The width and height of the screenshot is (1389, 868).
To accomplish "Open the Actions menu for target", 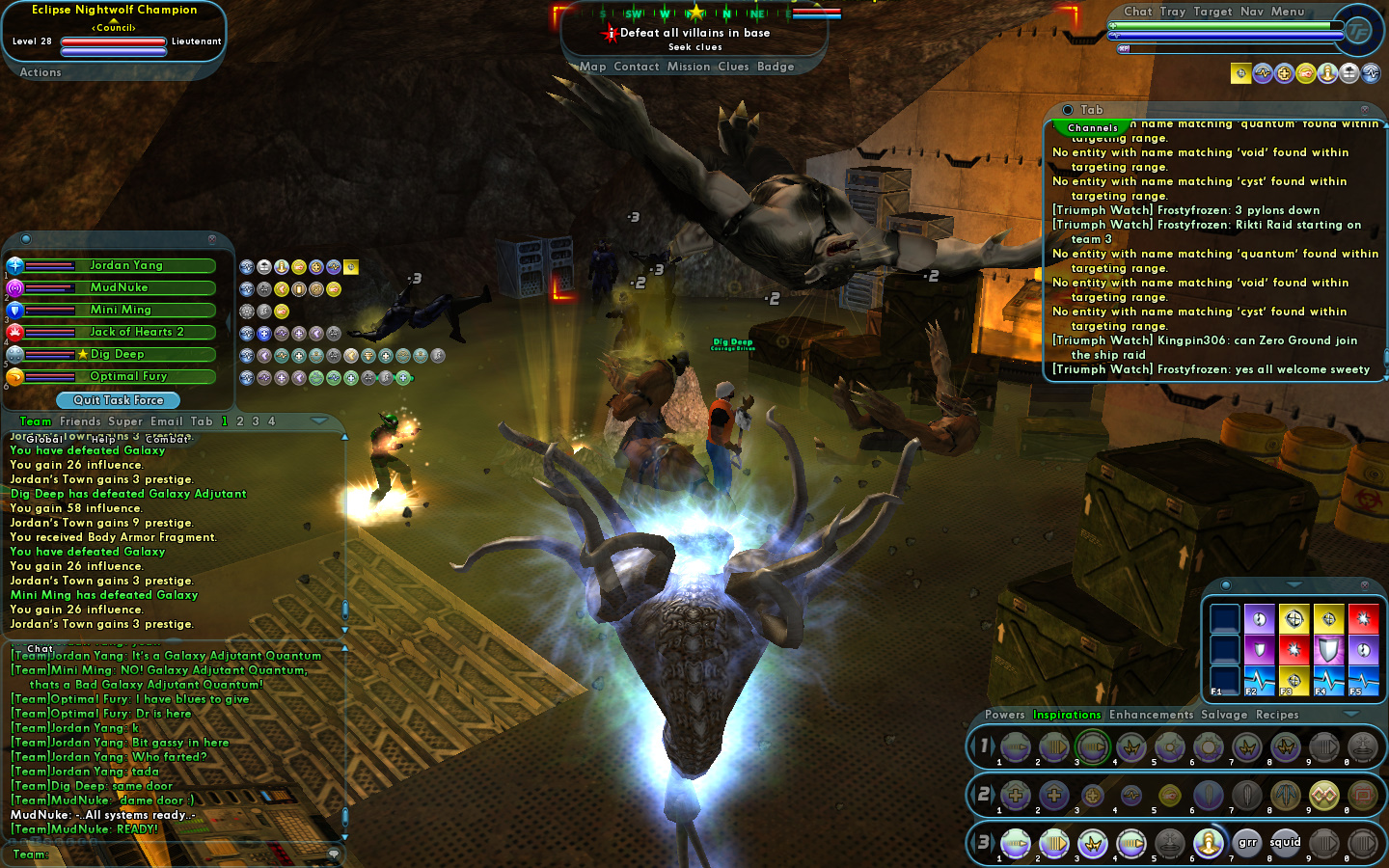I will (x=41, y=72).
